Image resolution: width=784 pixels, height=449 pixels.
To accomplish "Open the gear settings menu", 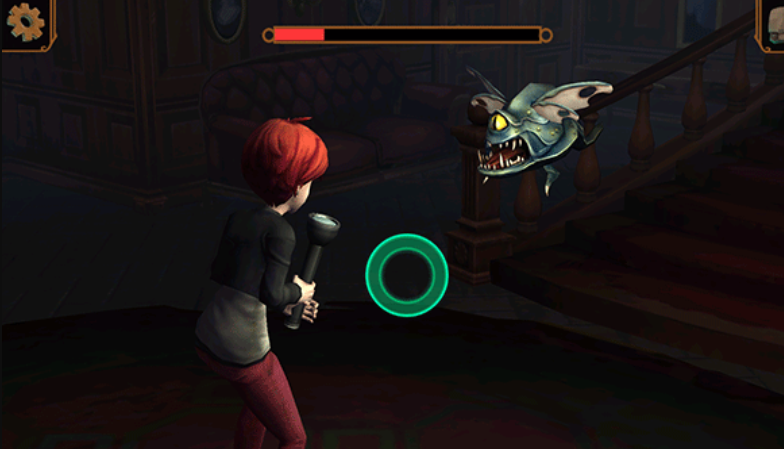I will (x=25, y=22).
